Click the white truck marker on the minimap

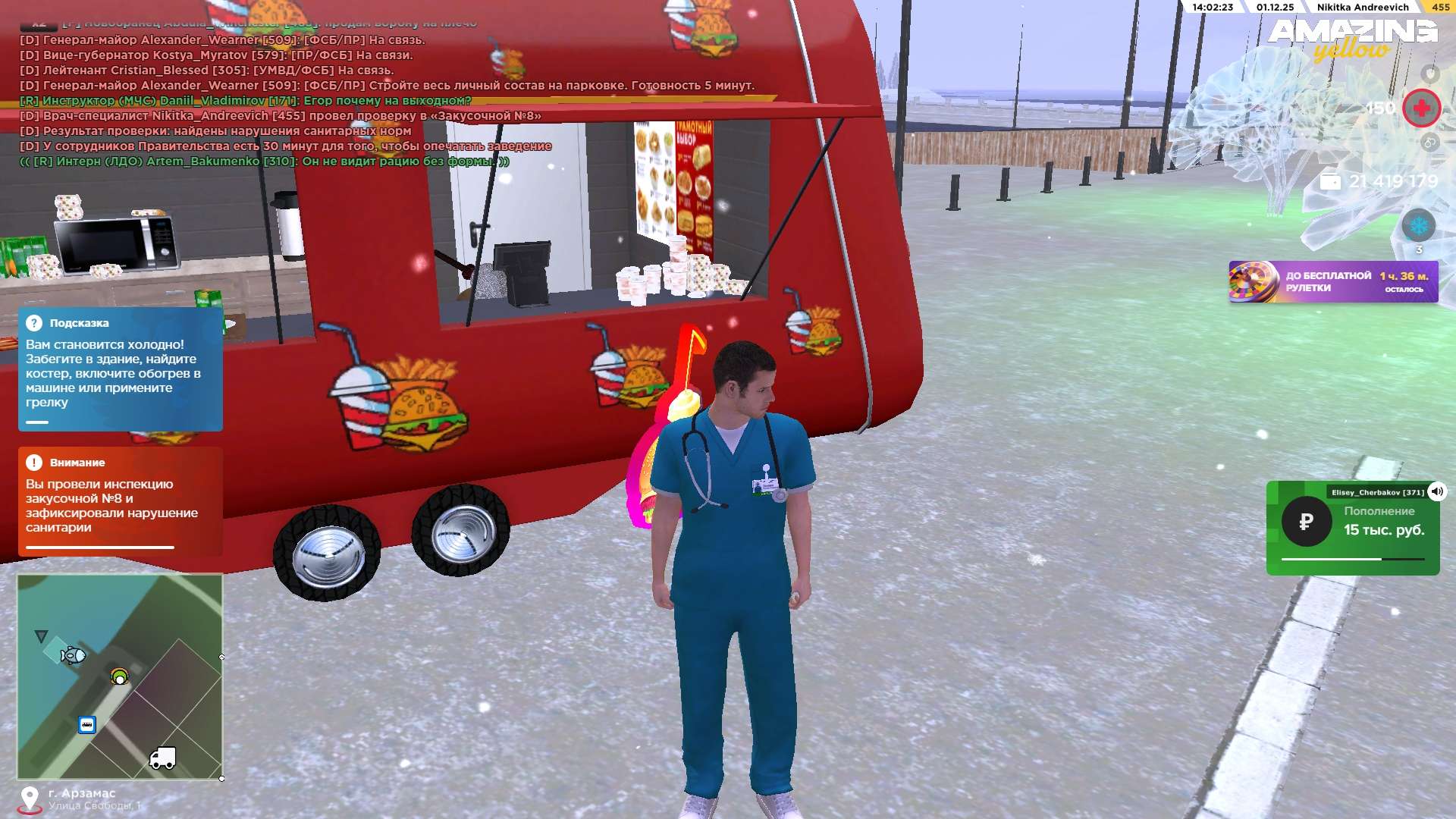coord(163,758)
